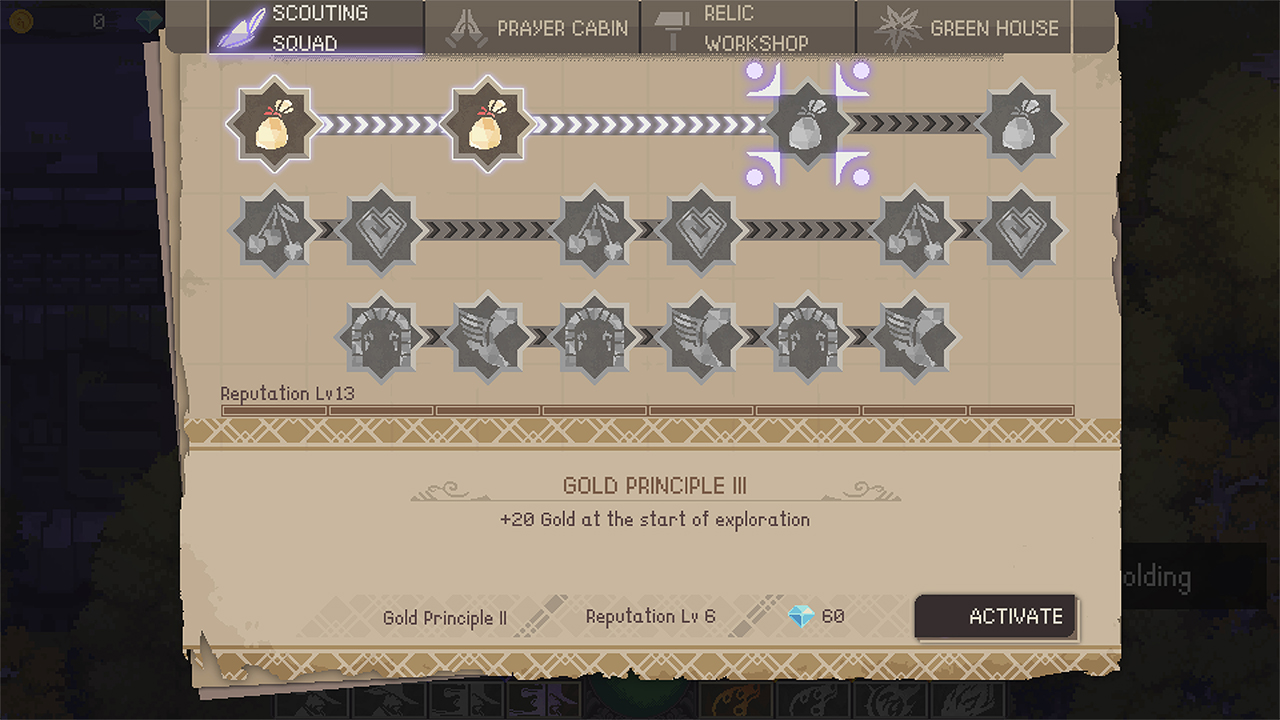The width and height of the screenshot is (1280, 720).
Task: Click the highlighted Gold Principle III node
Action: 808,124
